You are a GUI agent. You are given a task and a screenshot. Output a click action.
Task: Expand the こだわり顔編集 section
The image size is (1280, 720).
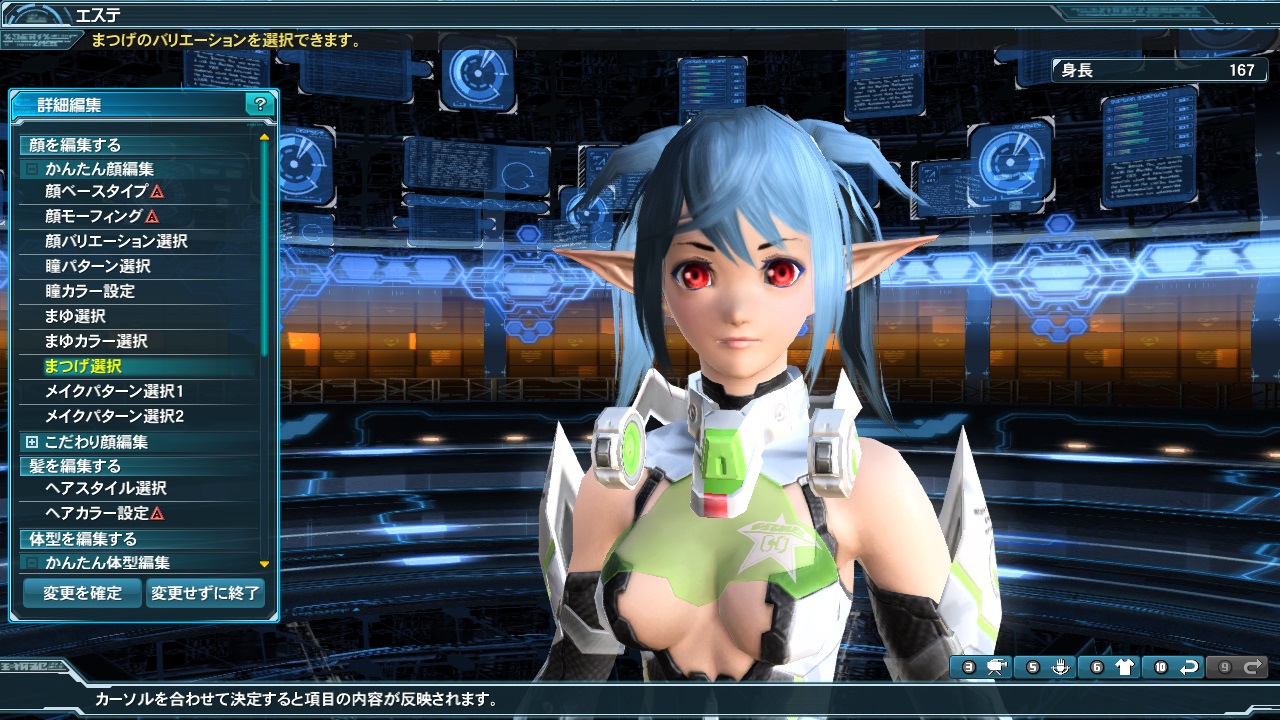32,442
